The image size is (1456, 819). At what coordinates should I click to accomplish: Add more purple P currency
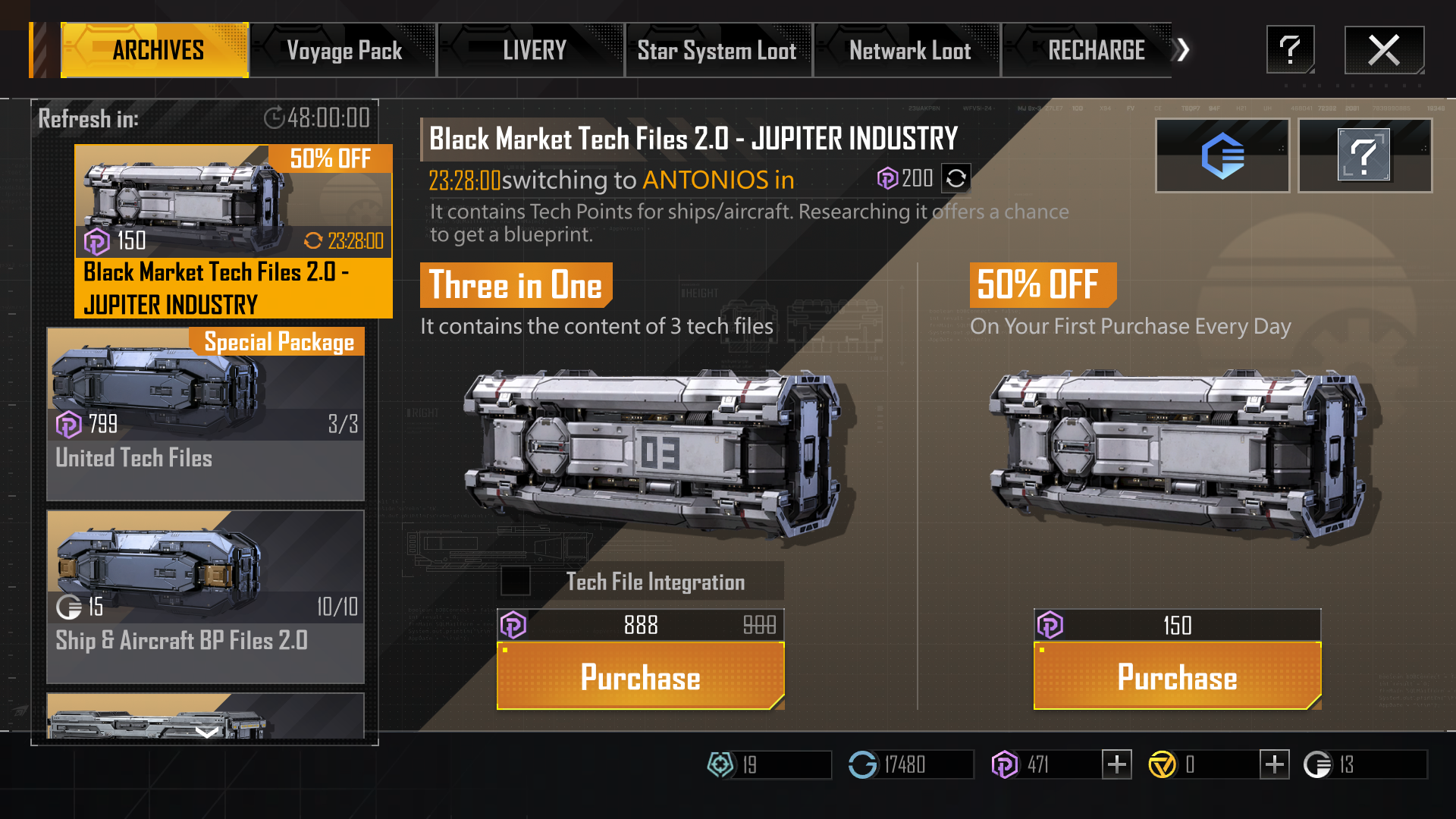[1116, 764]
